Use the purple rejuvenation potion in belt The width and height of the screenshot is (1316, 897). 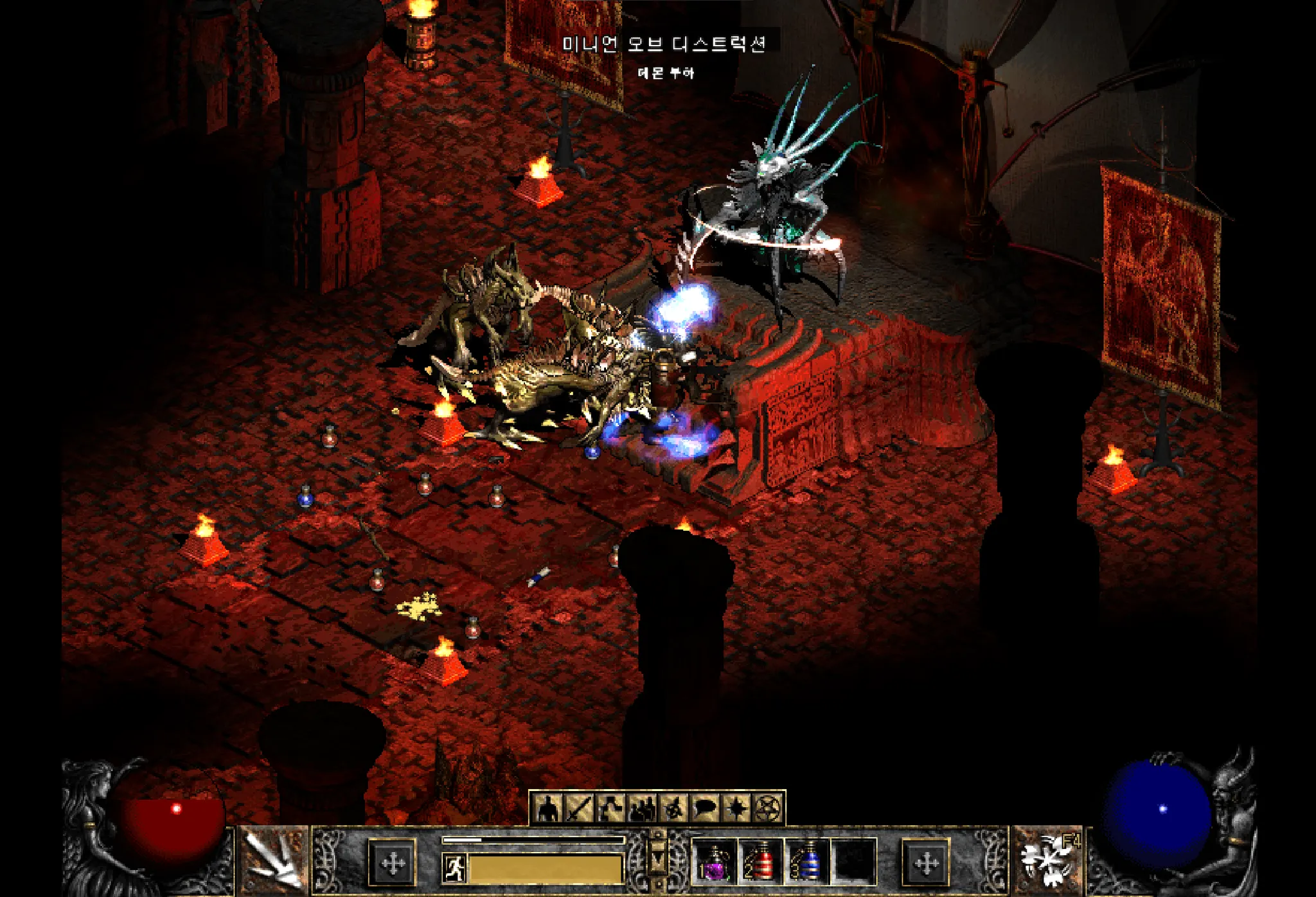[x=714, y=861]
